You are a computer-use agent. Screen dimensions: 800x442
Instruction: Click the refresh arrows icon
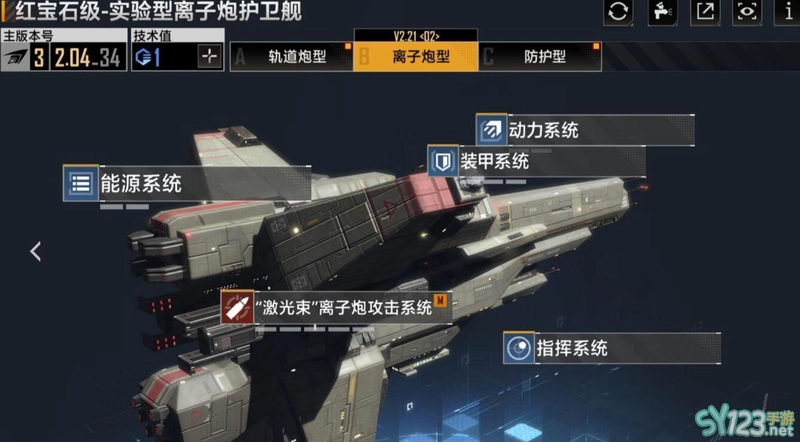[619, 12]
